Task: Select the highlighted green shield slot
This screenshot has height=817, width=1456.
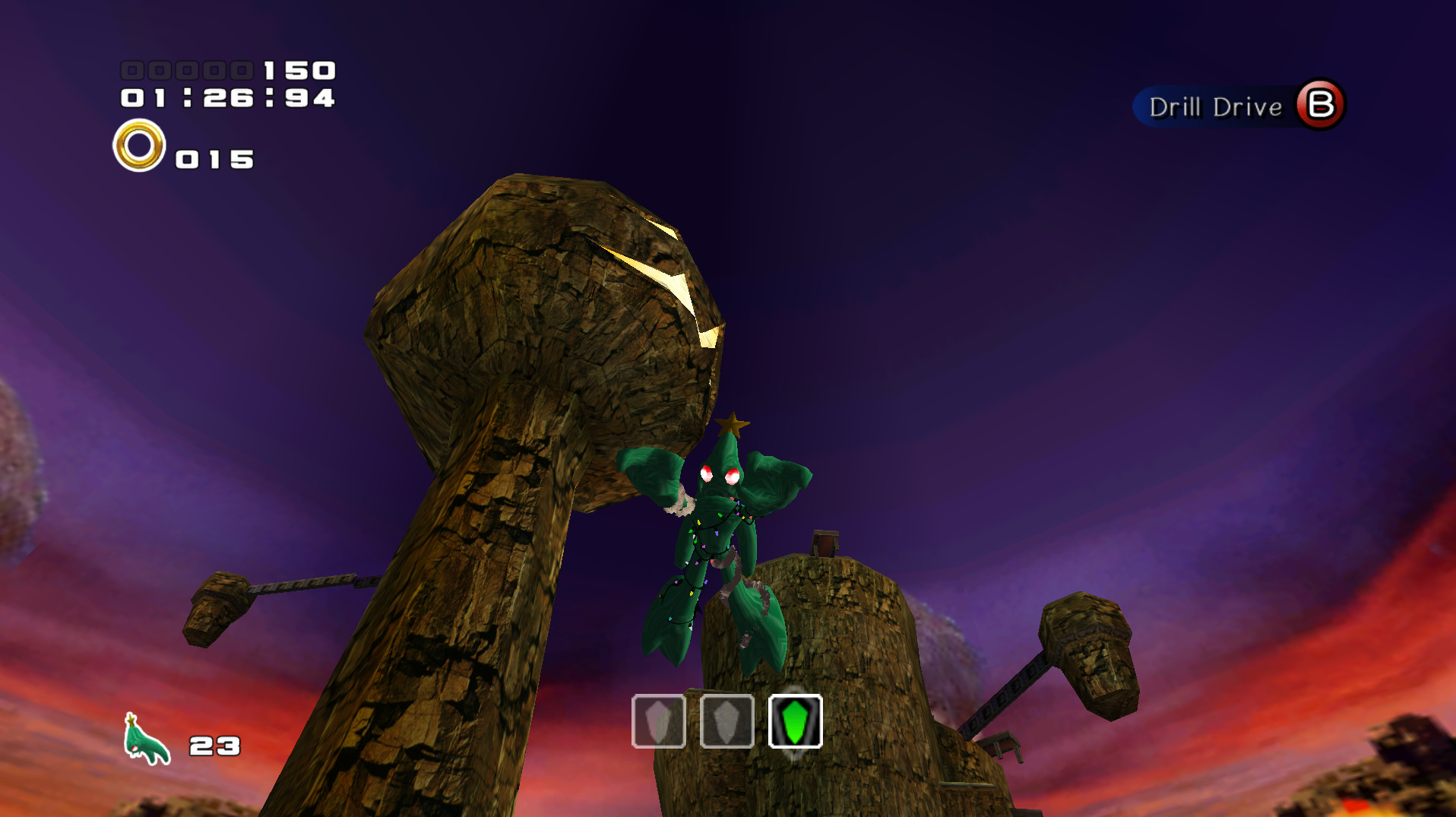Action: coord(794,722)
